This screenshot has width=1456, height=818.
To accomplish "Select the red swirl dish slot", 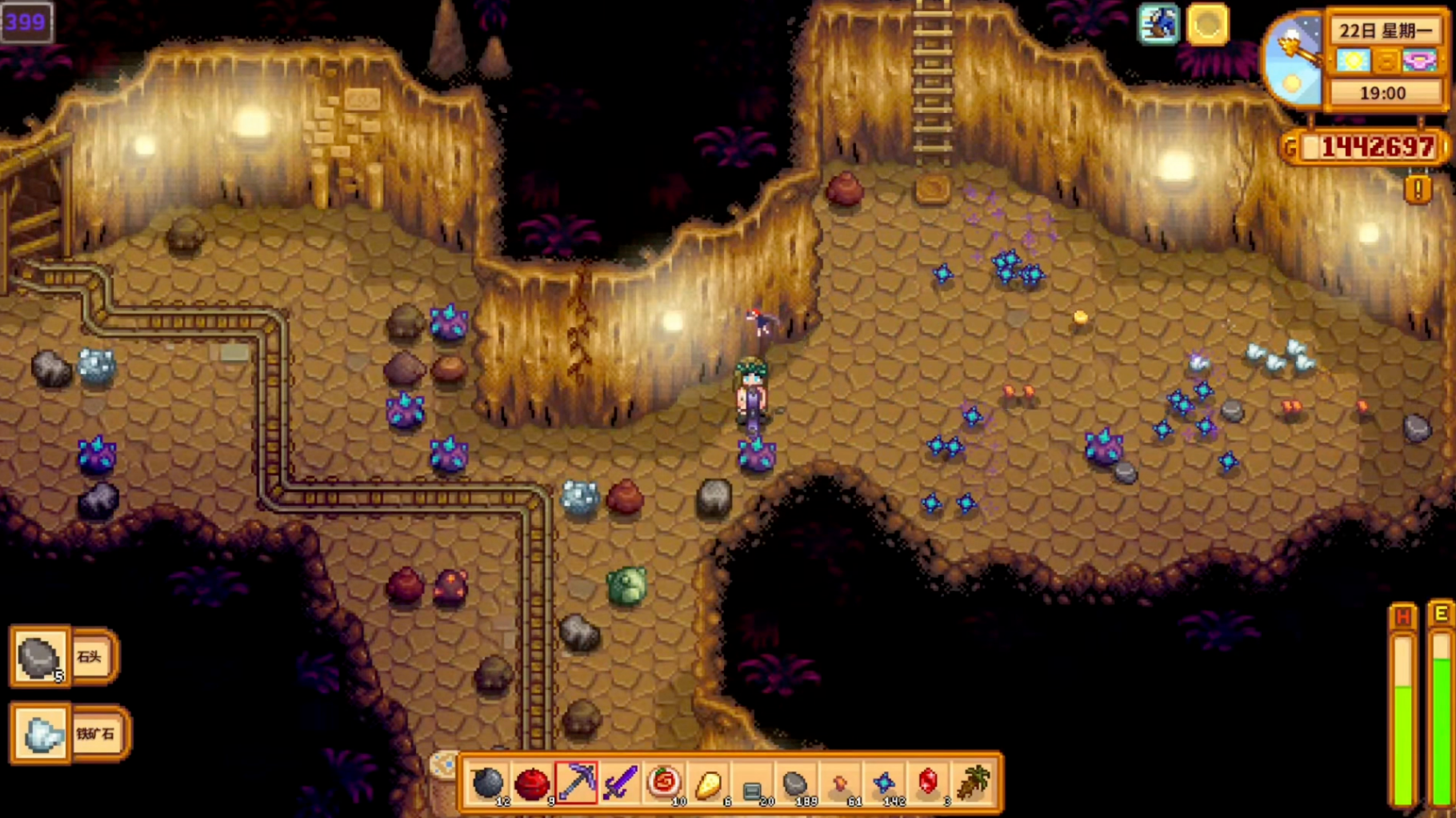I will coord(664,783).
